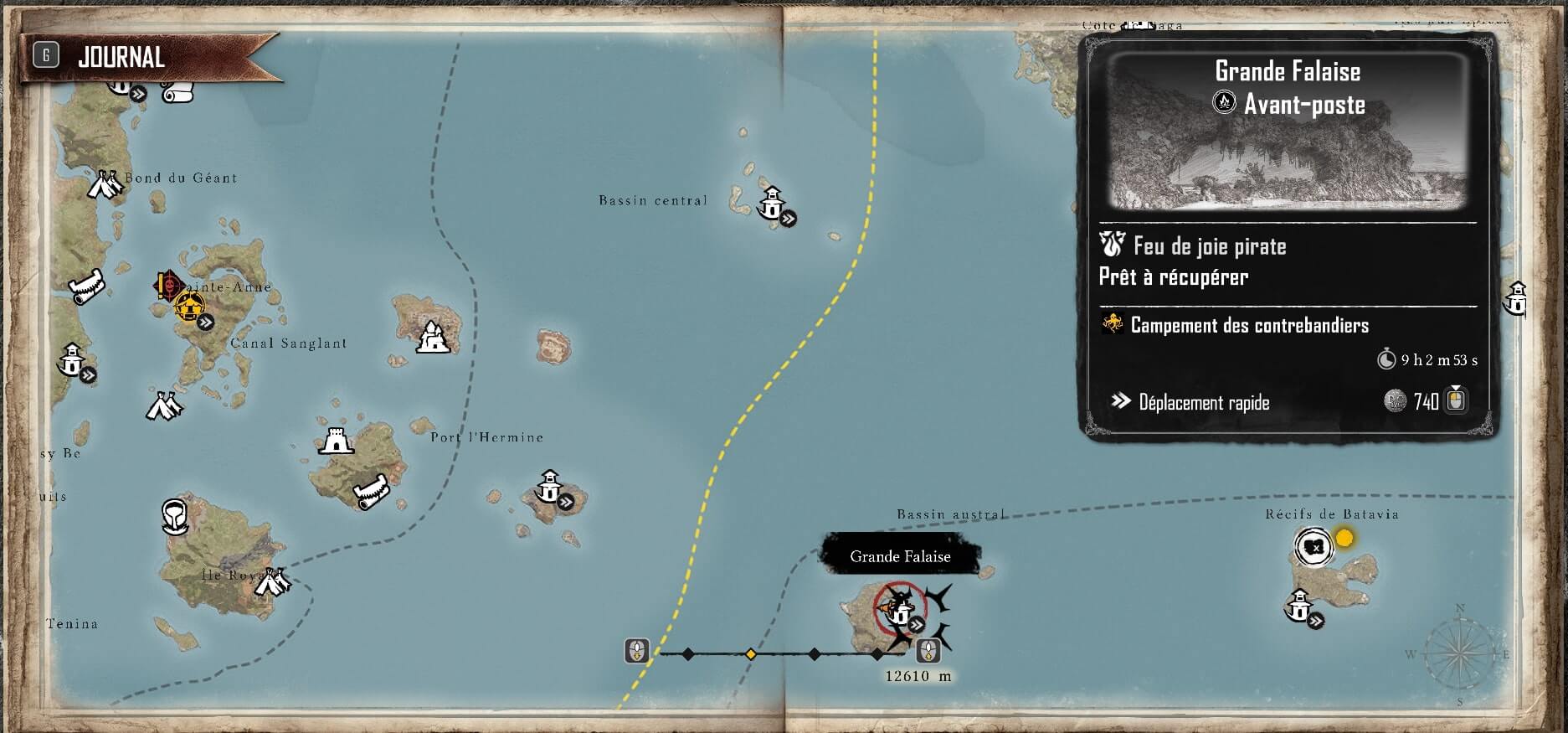Click the scroll marker below the fort tower
Screen dimensions: 1568x733
pos(369,492)
